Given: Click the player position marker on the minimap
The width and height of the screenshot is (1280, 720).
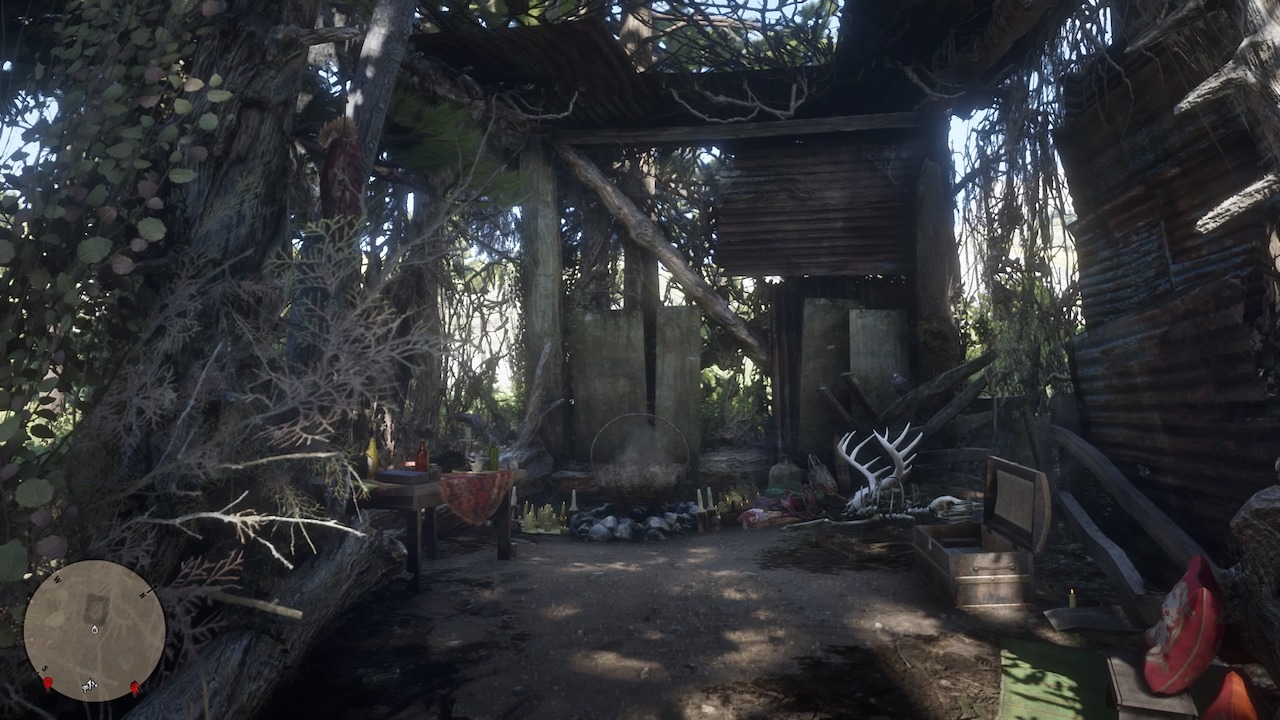Looking at the screenshot, I should pyautogui.click(x=94, y=629).
